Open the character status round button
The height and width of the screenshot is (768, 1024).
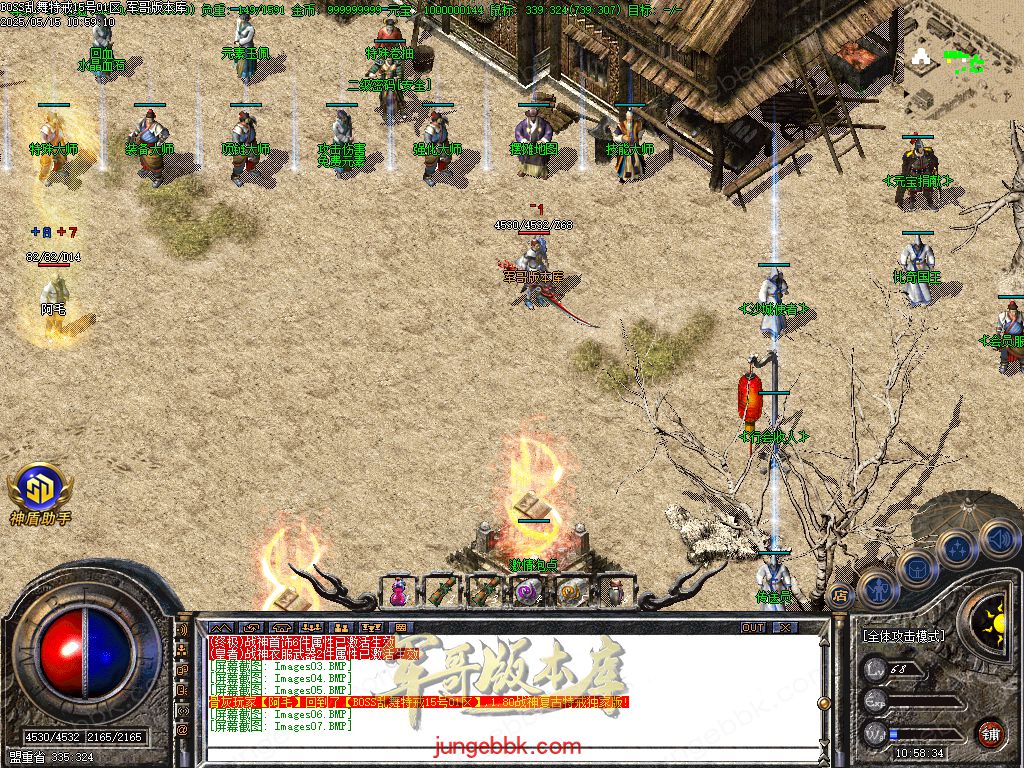[x=877, y=590]
